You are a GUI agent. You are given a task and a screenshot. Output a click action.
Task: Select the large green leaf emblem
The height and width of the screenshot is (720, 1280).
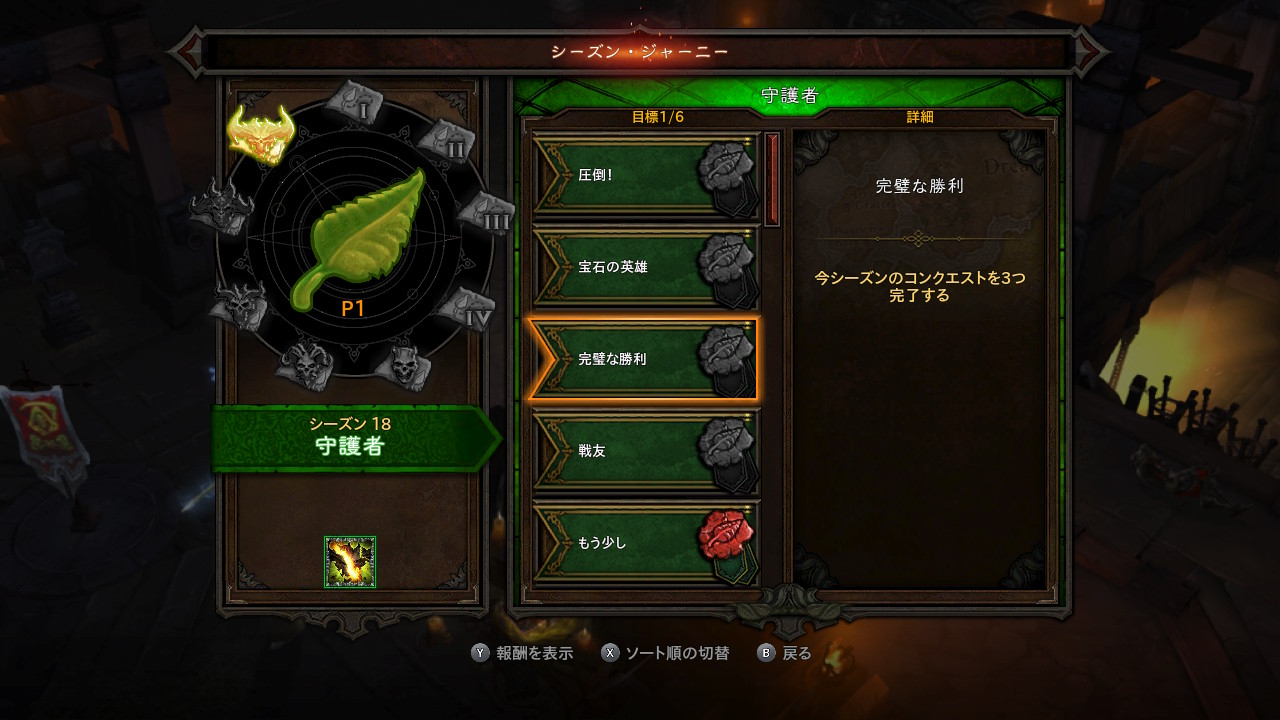click(x=363, y=238)
